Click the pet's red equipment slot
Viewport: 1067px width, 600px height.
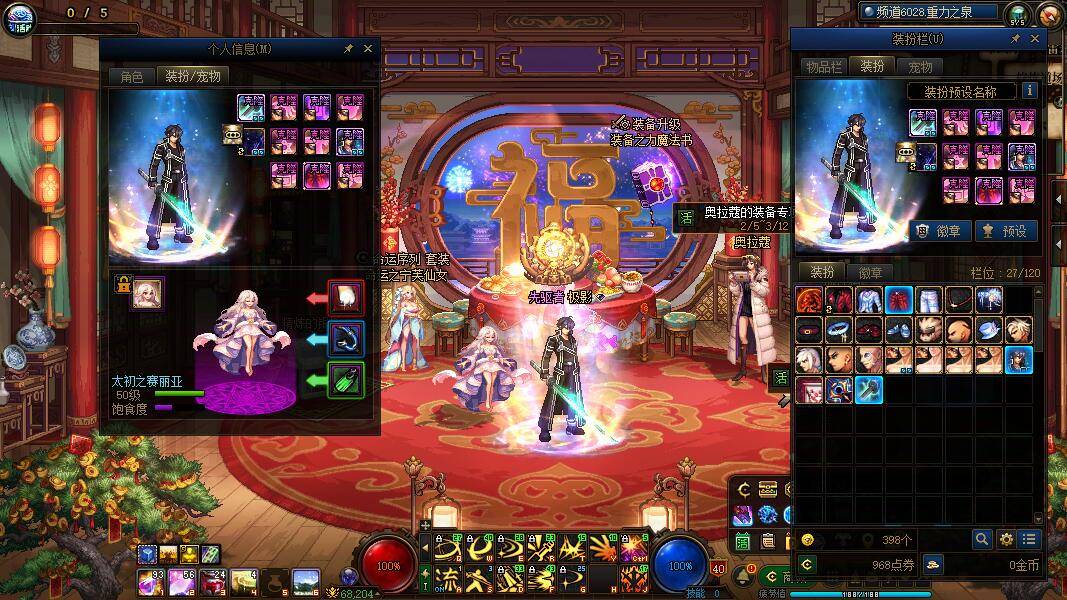coord(346,298)
